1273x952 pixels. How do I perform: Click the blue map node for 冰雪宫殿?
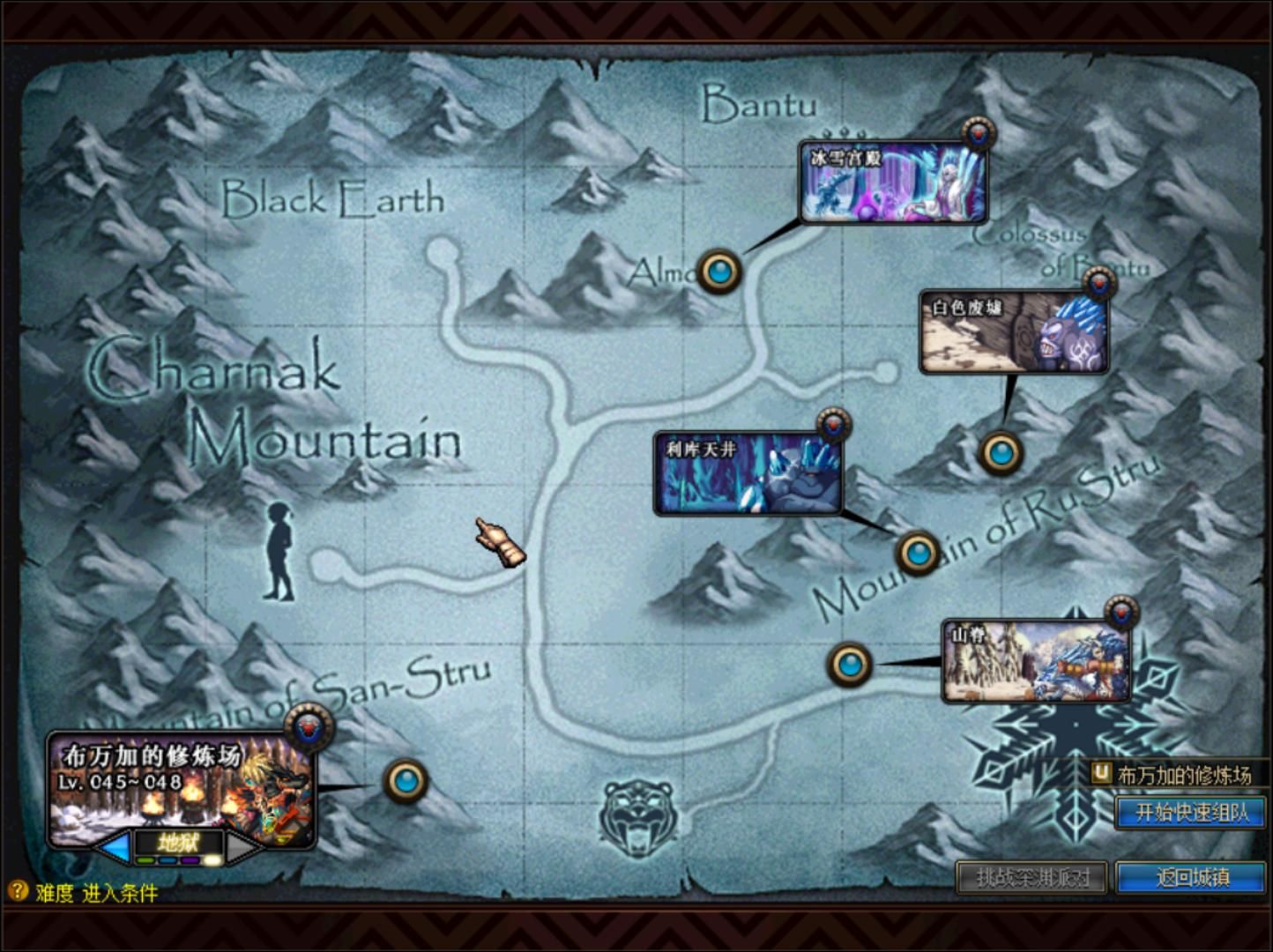pos(719,271)
